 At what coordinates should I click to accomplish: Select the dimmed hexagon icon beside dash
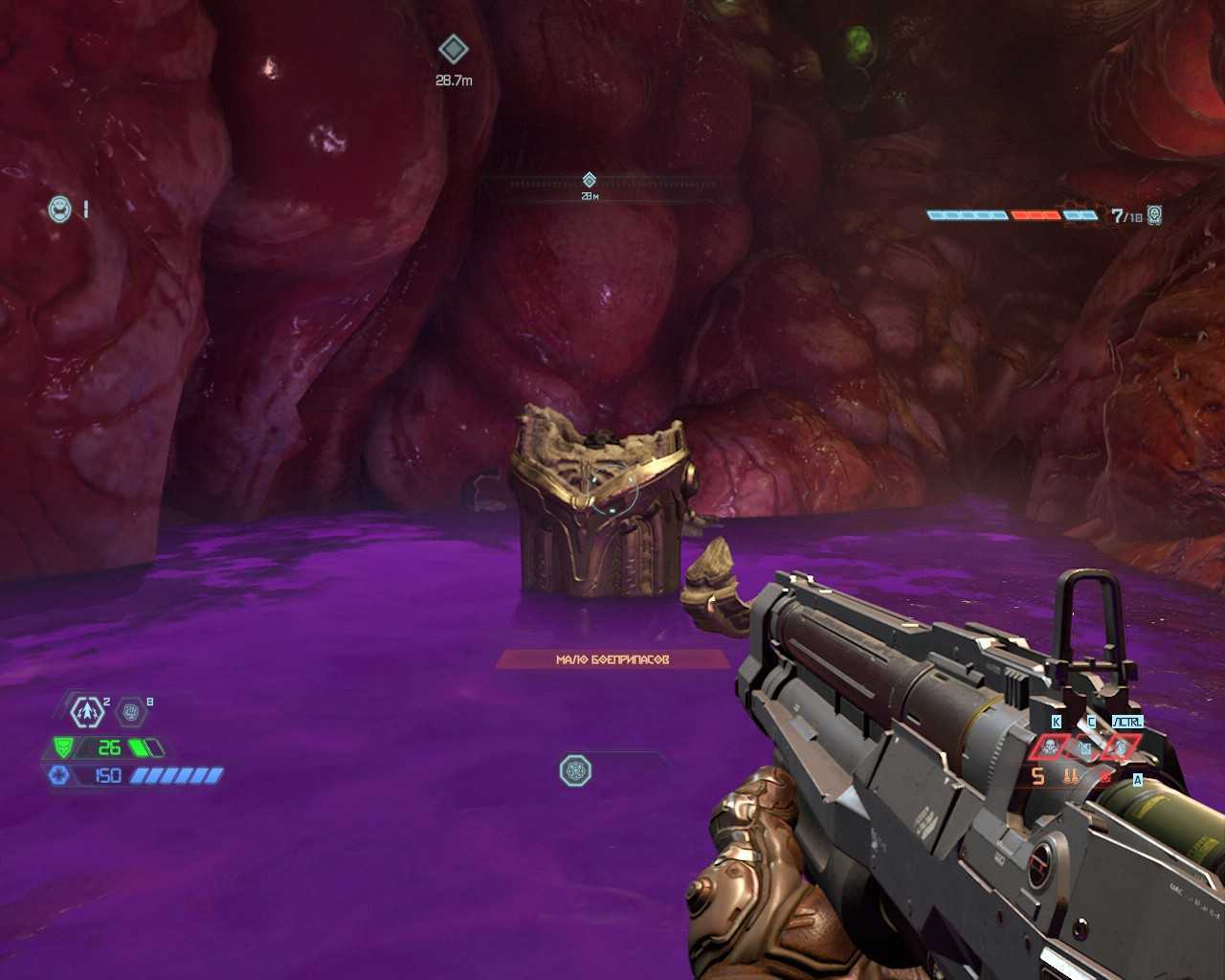click(x=131, y=711)
